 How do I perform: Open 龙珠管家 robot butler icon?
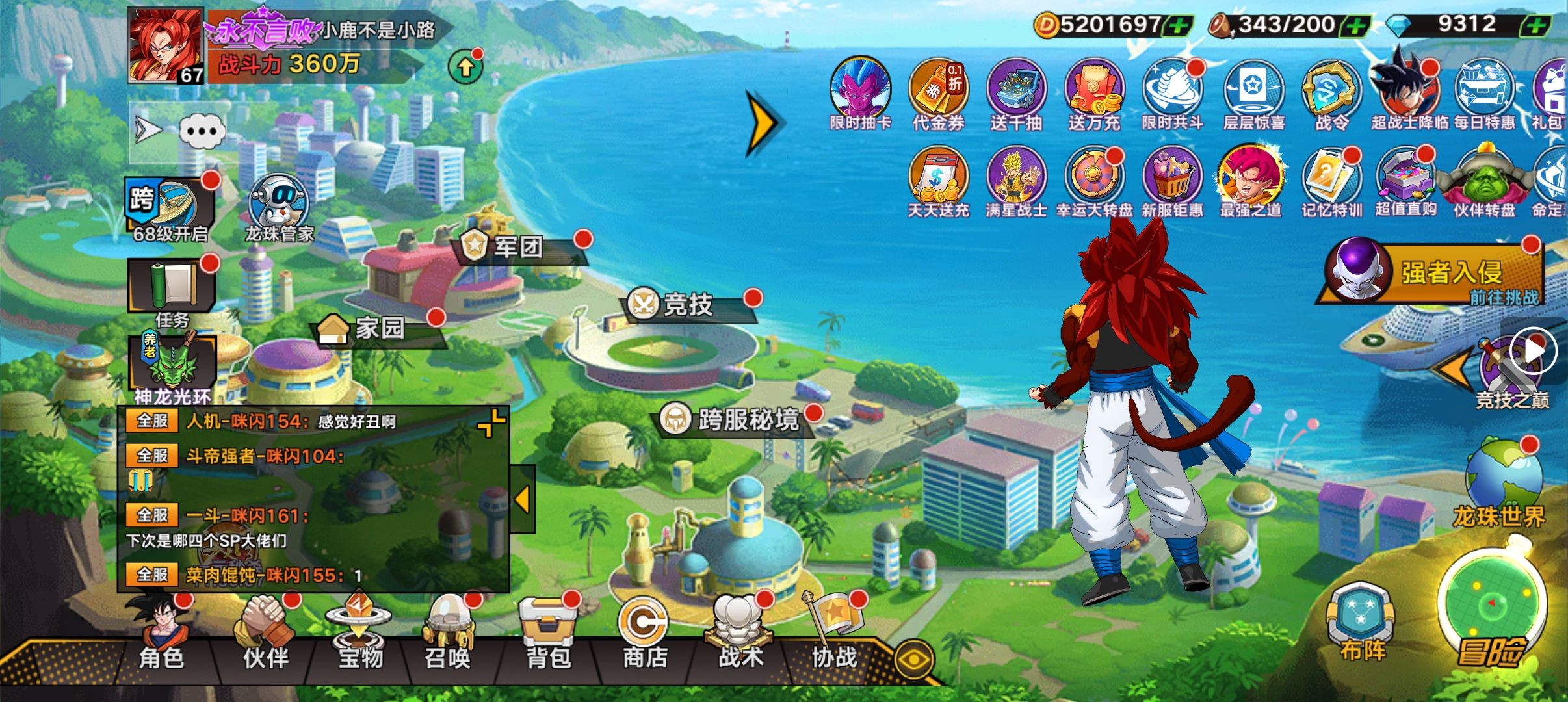point(279,208)
